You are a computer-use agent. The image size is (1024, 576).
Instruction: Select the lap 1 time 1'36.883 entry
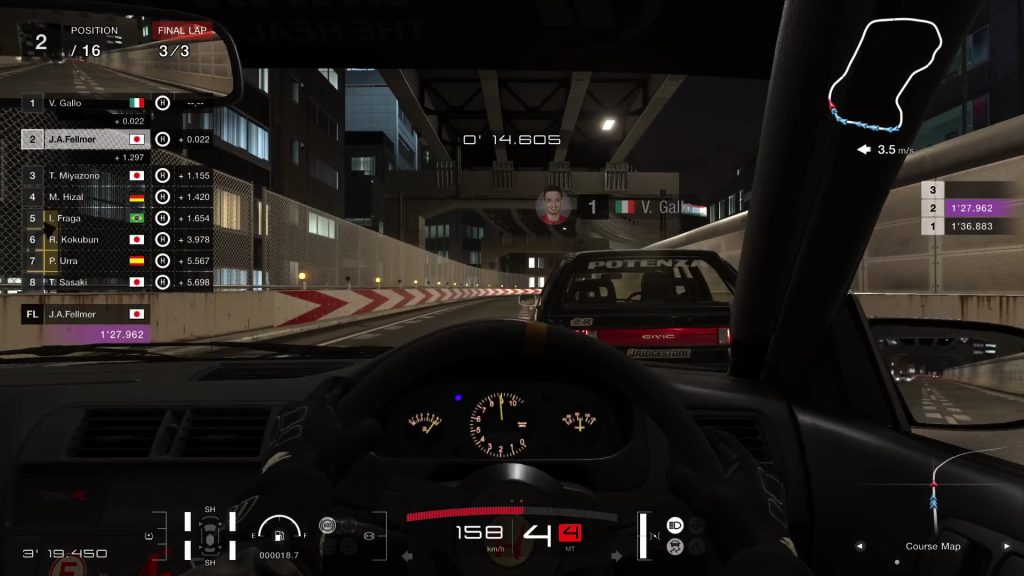pos(967,227)
